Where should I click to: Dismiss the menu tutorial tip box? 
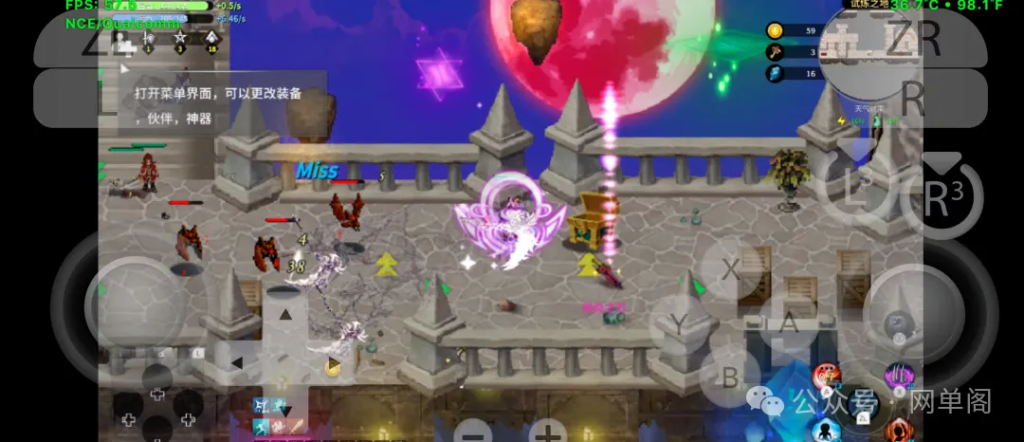pyautogui.click(x=222, y=103)
